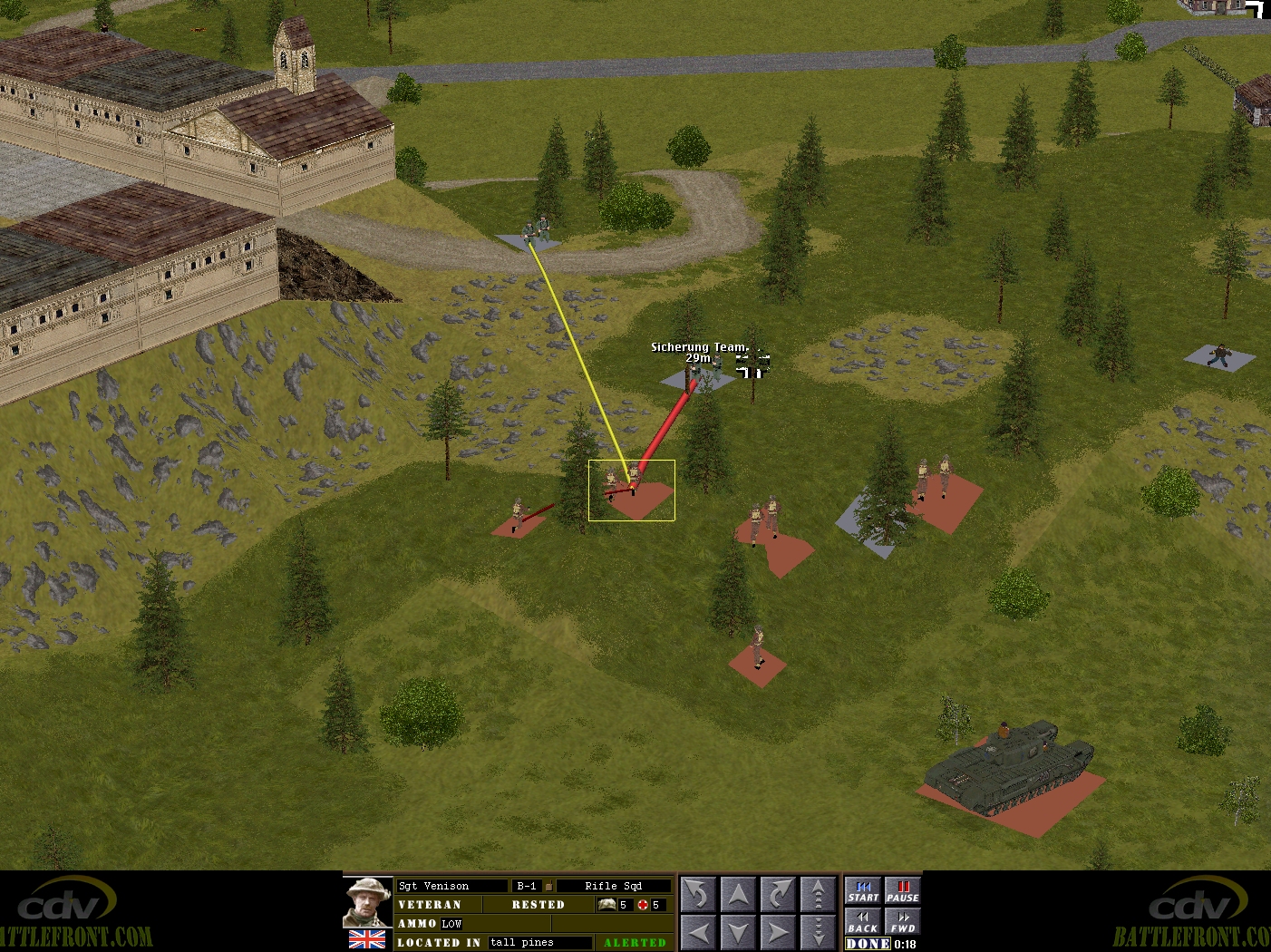Raise camera with the striped up arrow
Image resolution: width=1271 pixels, height=952 pixels.
click(819, 895)
